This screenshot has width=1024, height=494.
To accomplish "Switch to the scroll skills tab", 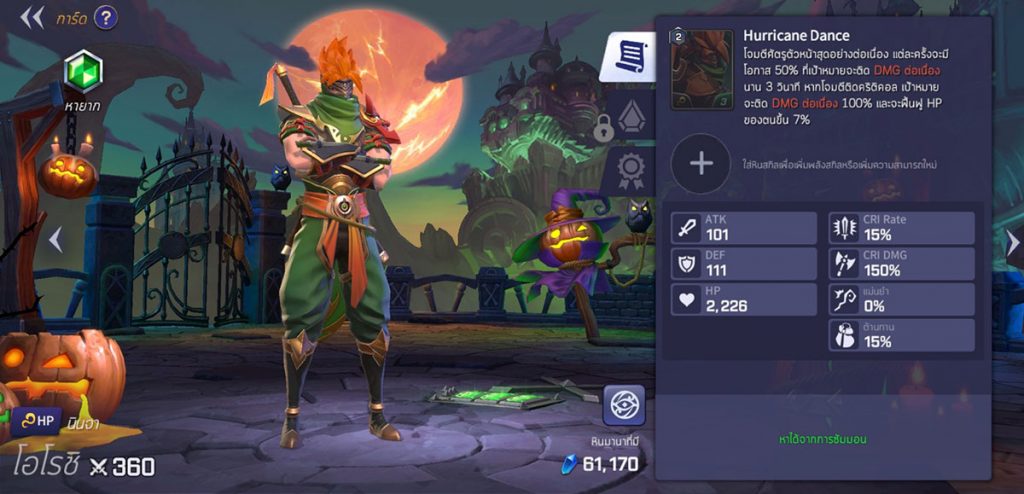I will pyautogui.click(x=628, y=58).
